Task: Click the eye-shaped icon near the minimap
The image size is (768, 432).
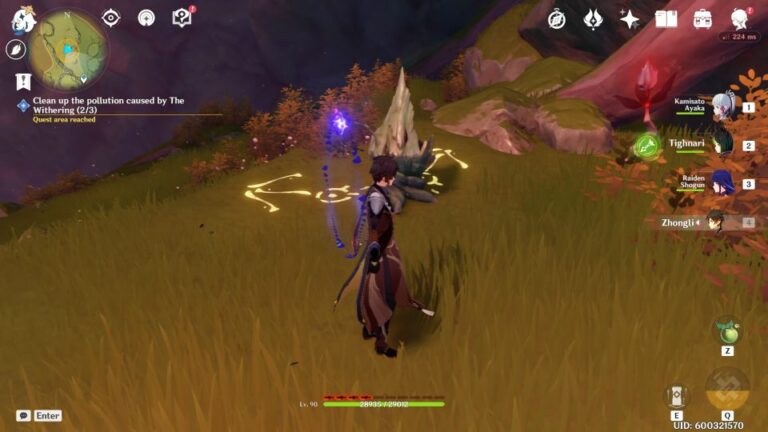Action: tap(111, 18)
